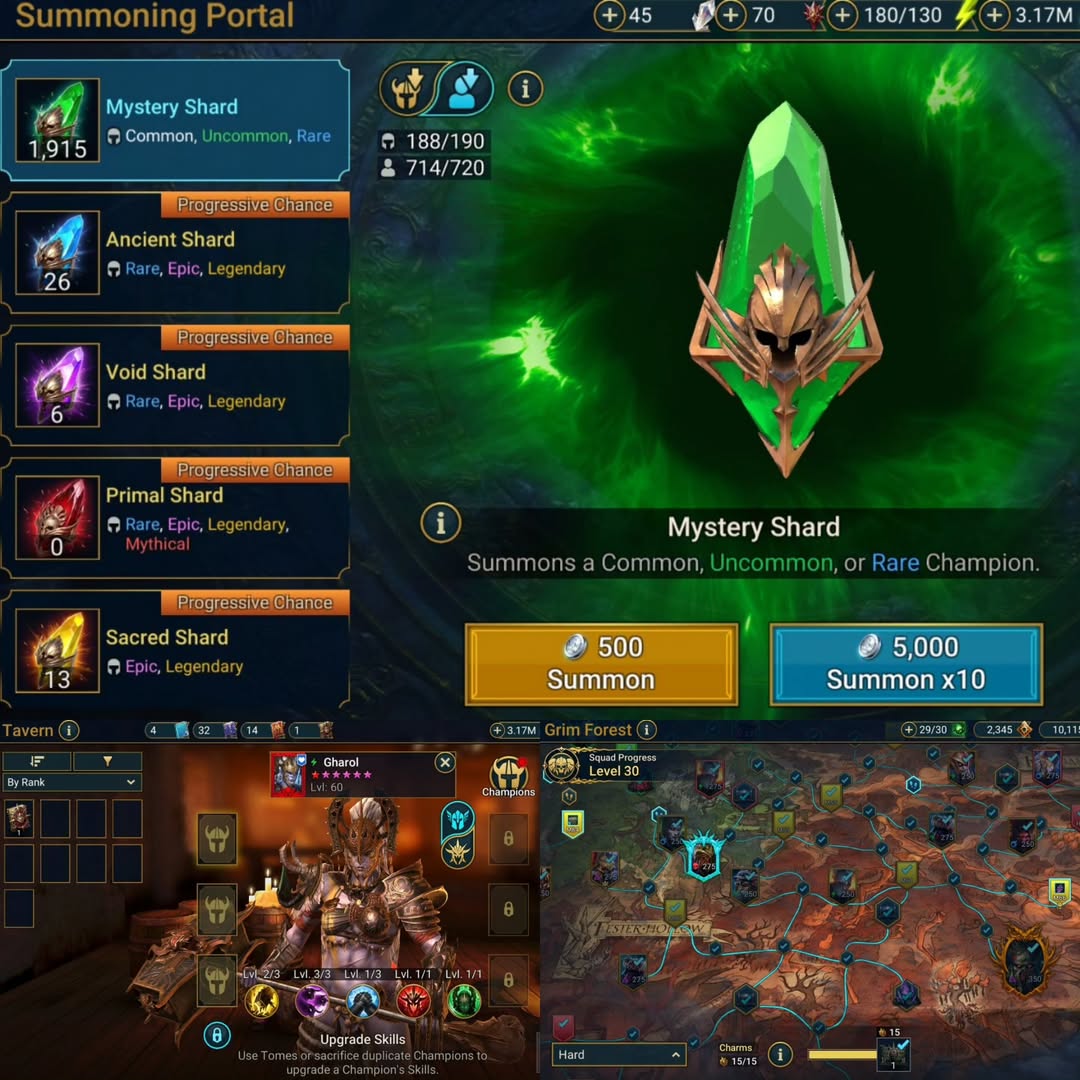Click the Charms info button
The image size is (1080, 1080).
click(x=779, y=1054)
